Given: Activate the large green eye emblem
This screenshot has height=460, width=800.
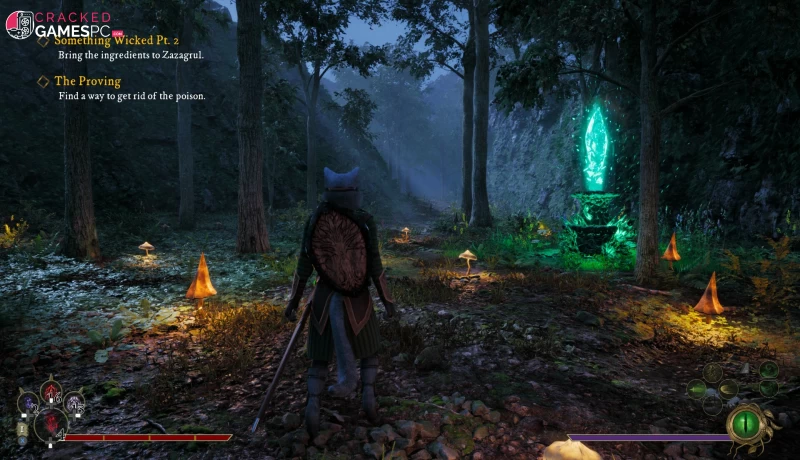Looking at the screenshot, I should (743, 422).
